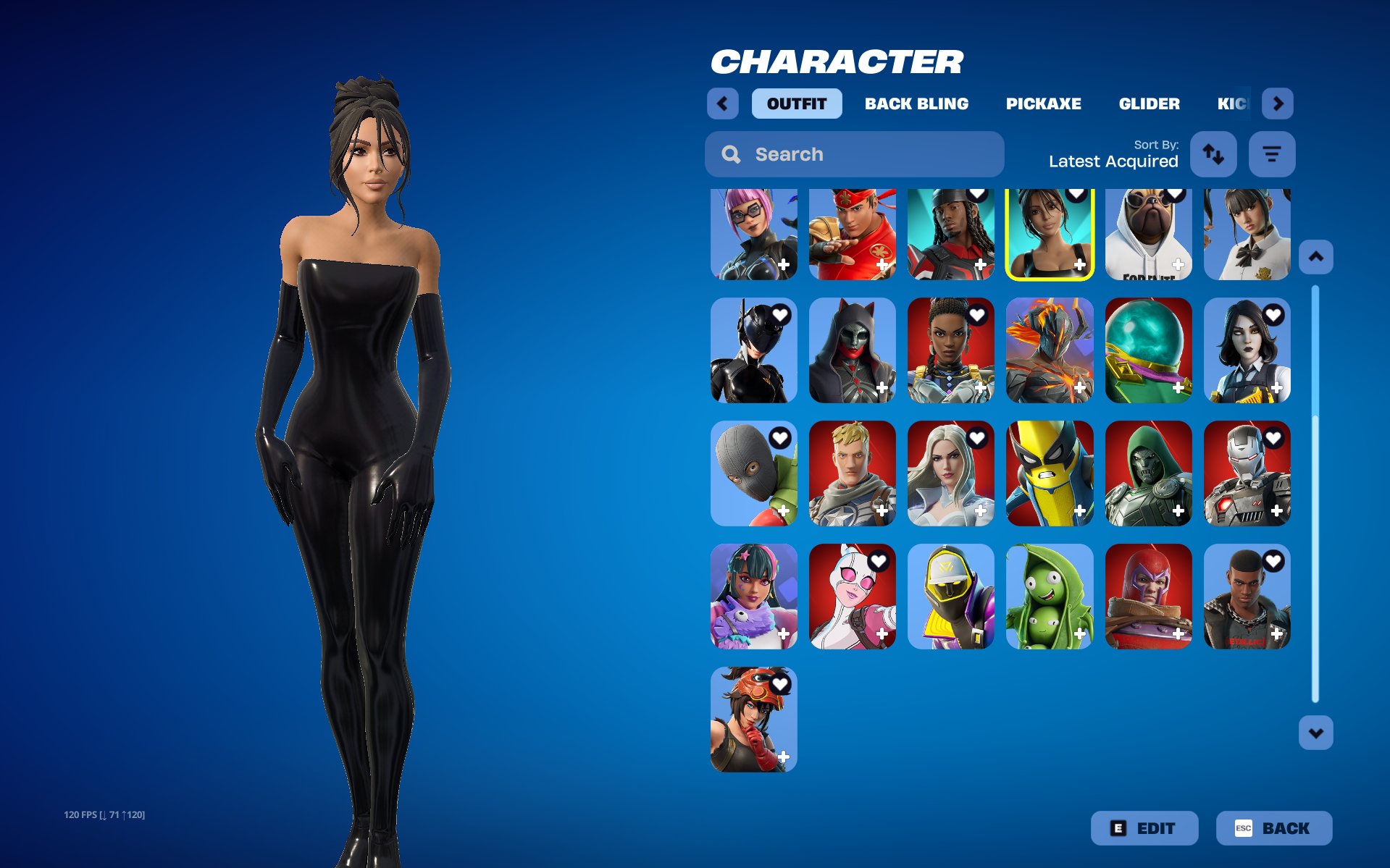Toggle the favorite heart on War Machine
This screenshot has height=868, width=1390.
pyautogui.click(x=1273, y=439)
